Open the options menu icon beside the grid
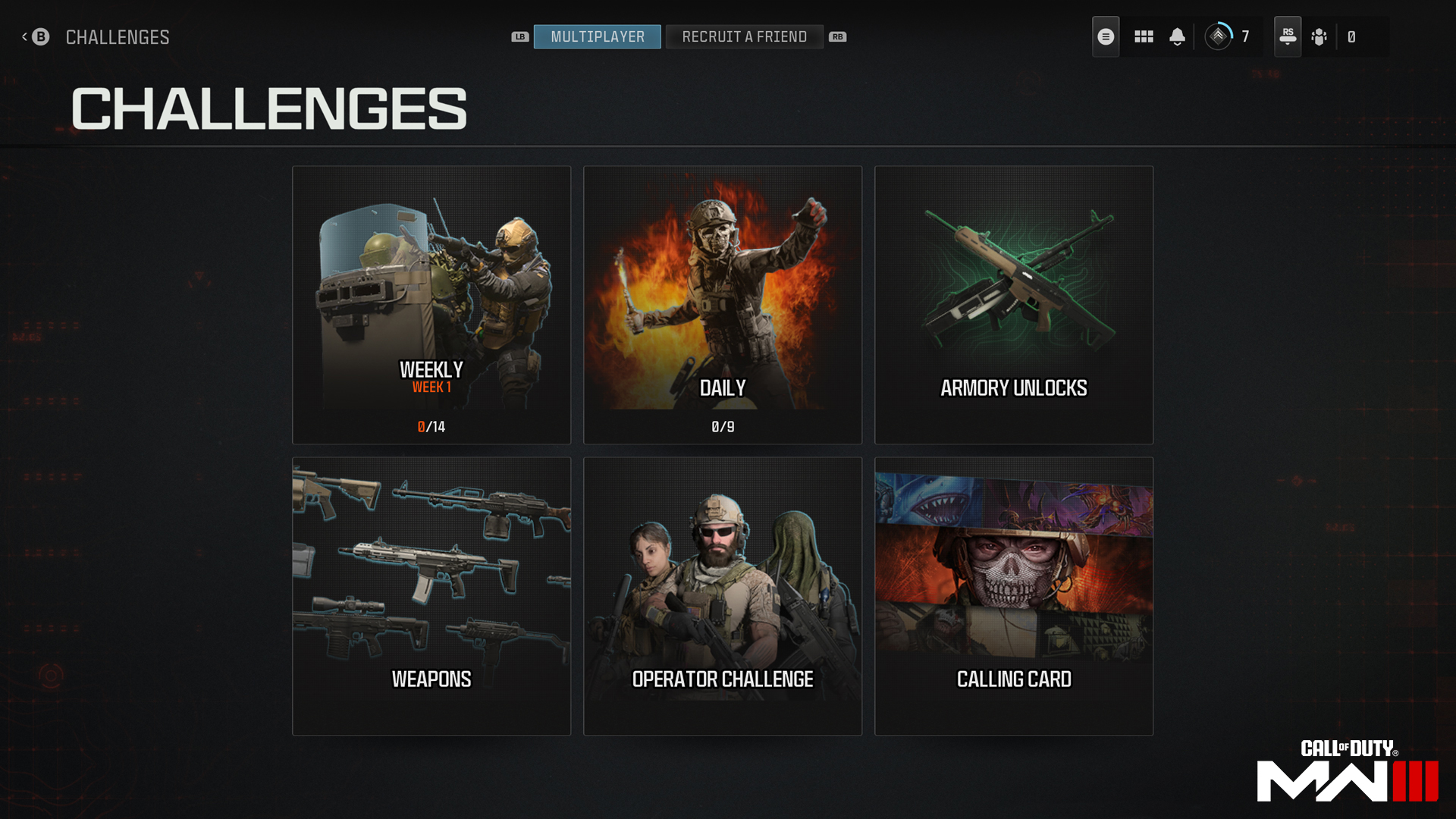The height and width of the screenshot is (819, 1456). (1105, 36)
